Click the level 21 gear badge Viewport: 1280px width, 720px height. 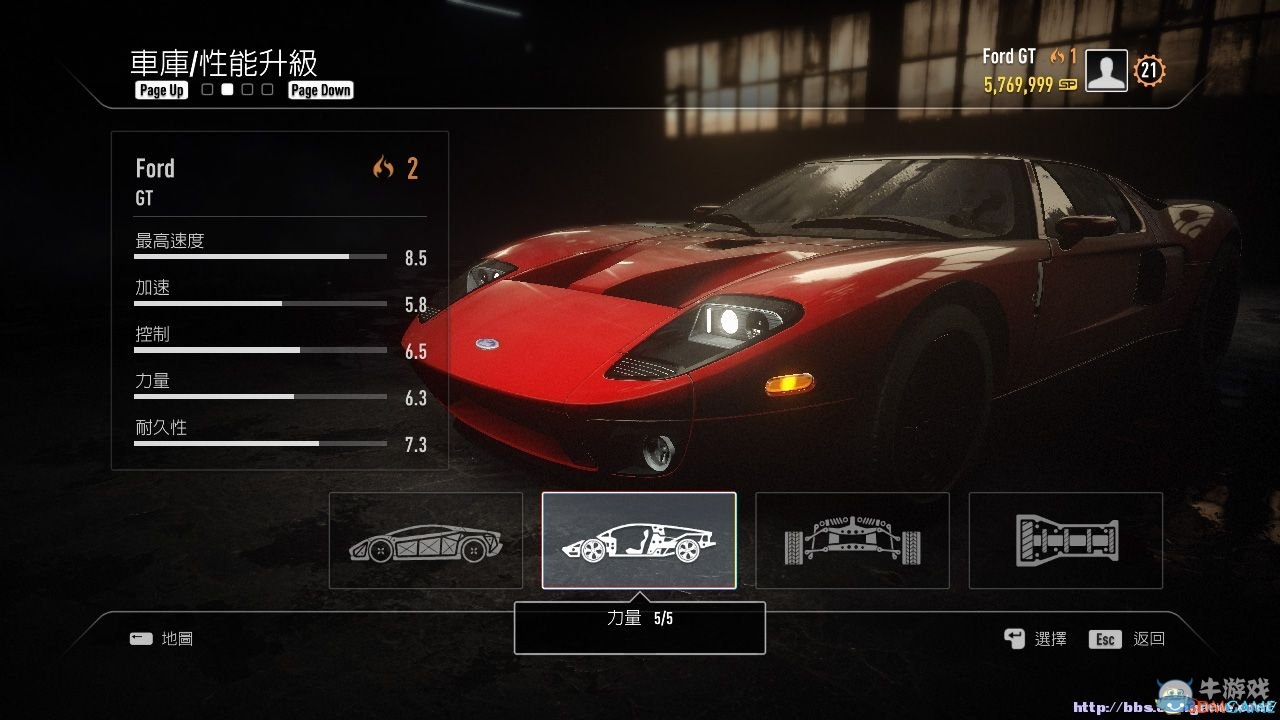(x=1148, y=70)
